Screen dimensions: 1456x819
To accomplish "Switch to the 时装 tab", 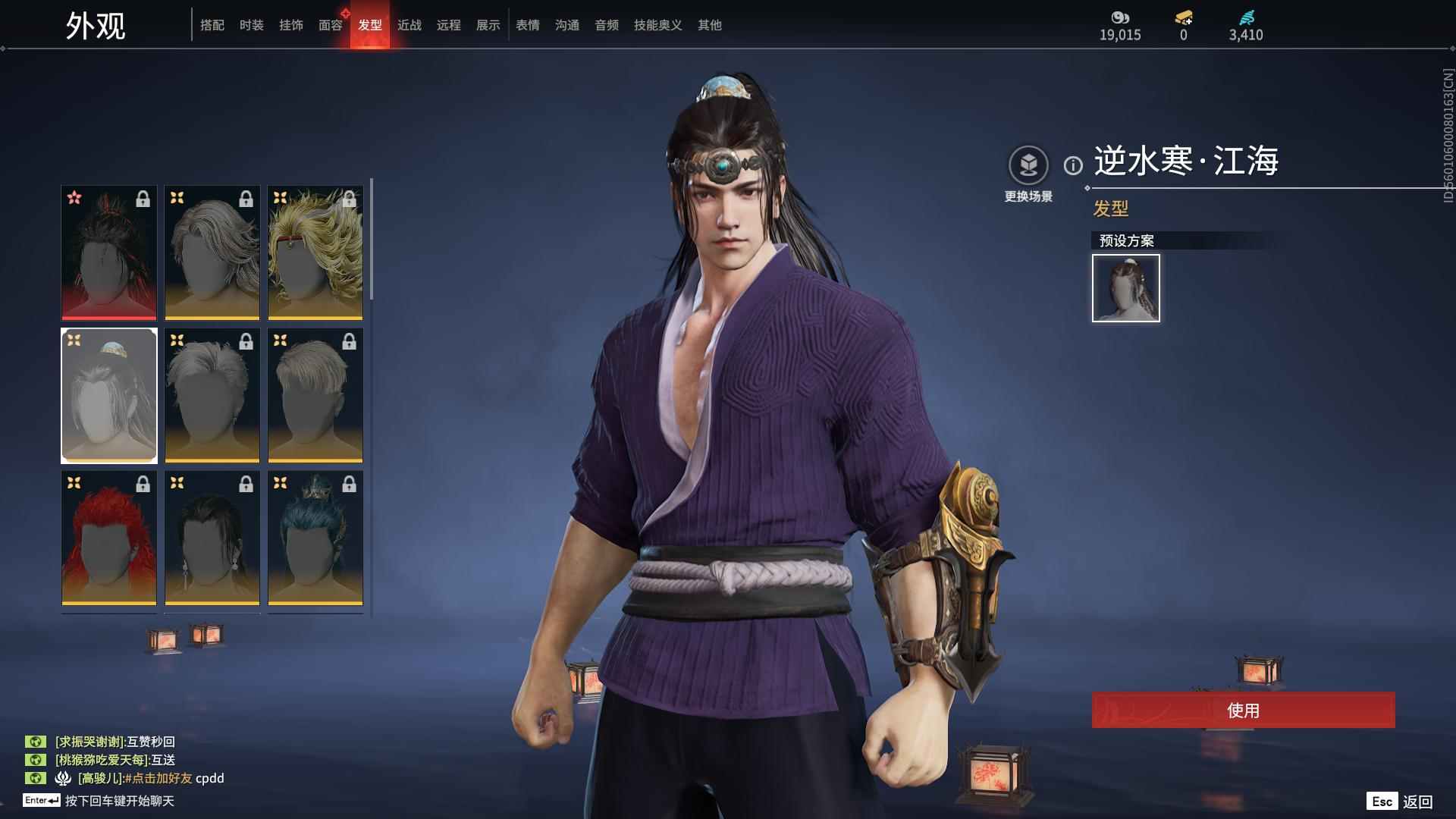I will coord(252,24).
